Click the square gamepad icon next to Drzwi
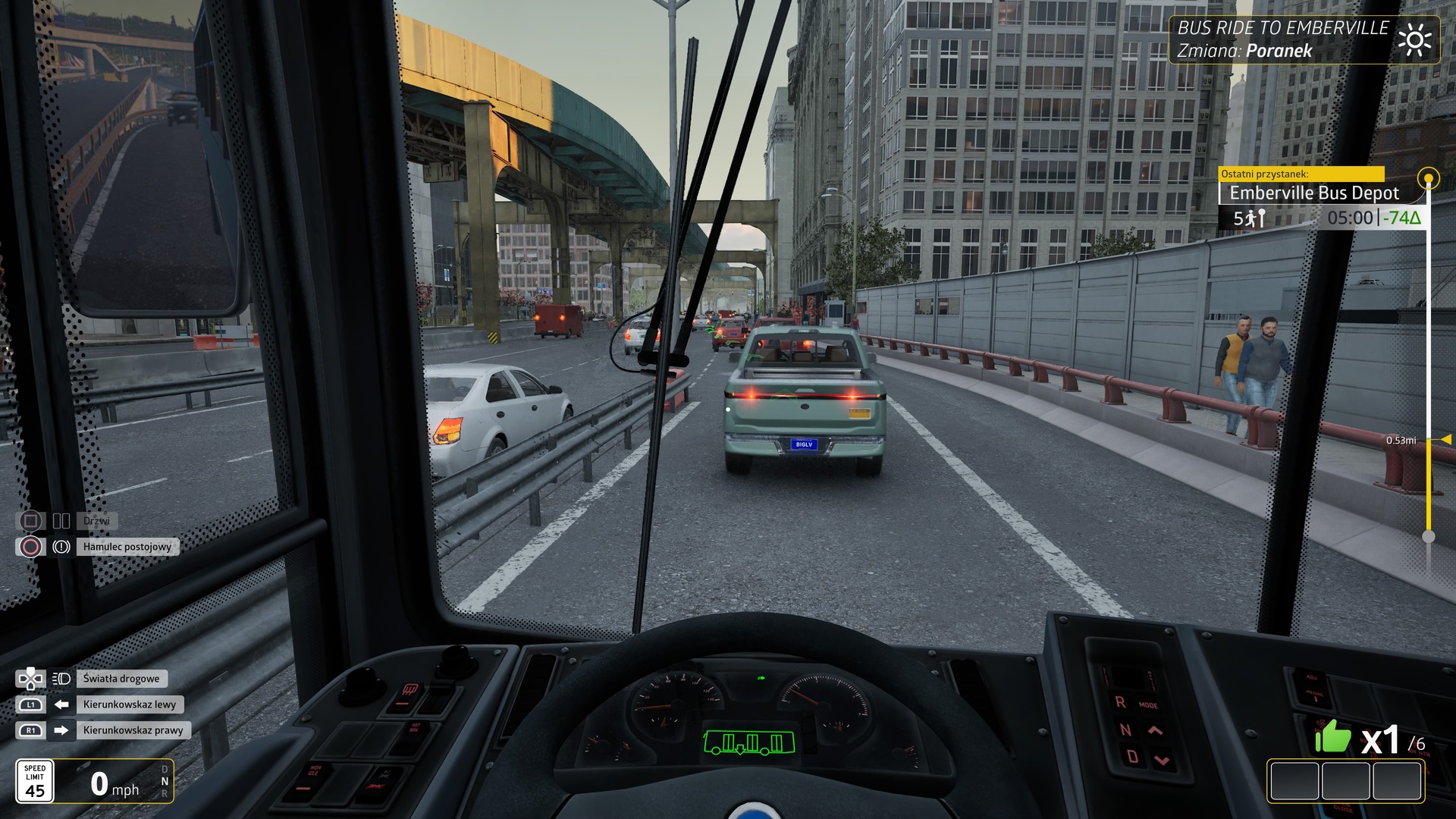The width and height of the screenshot is (1456, 819). 30,521
